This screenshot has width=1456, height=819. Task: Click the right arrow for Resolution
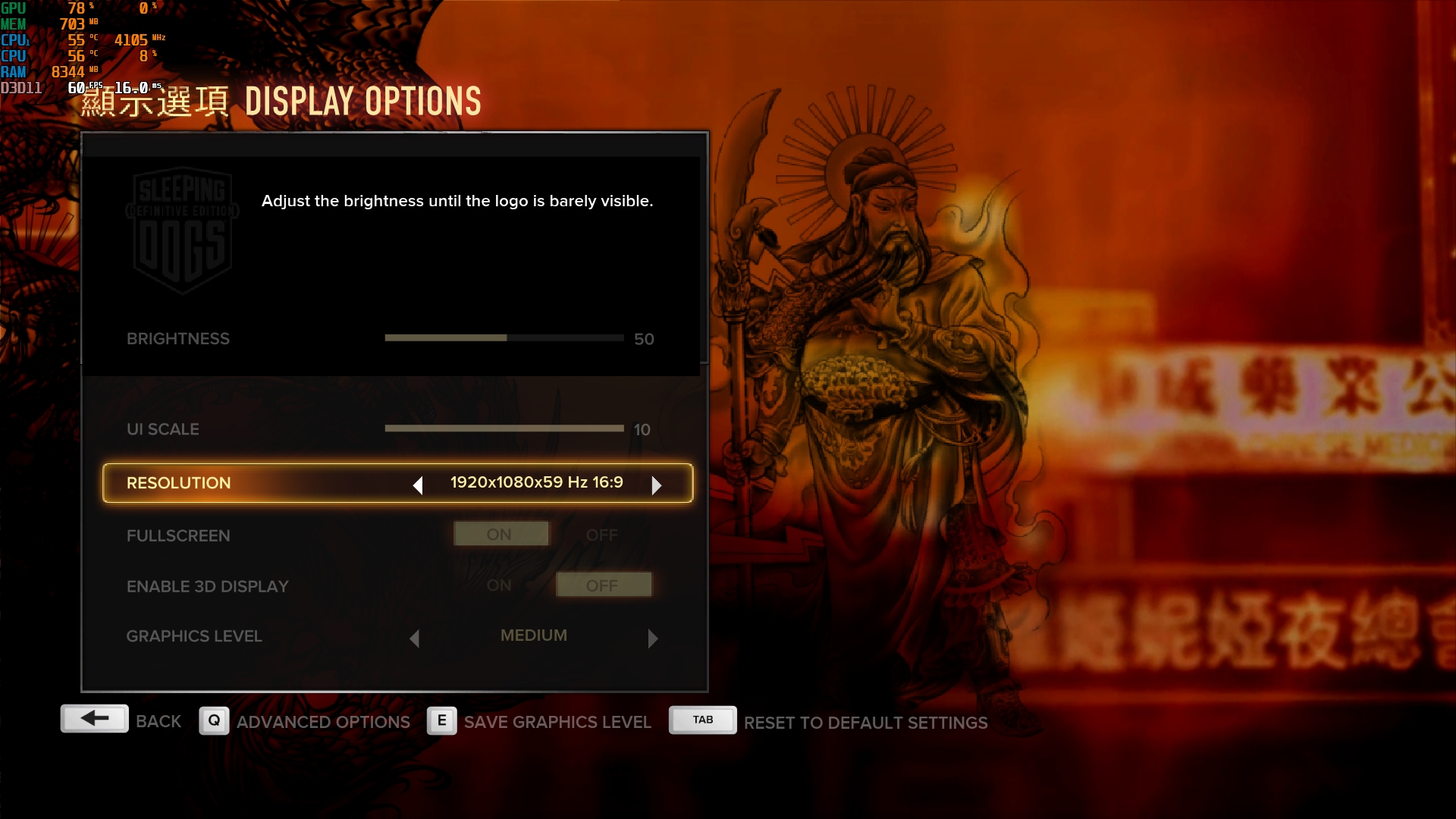657,485
